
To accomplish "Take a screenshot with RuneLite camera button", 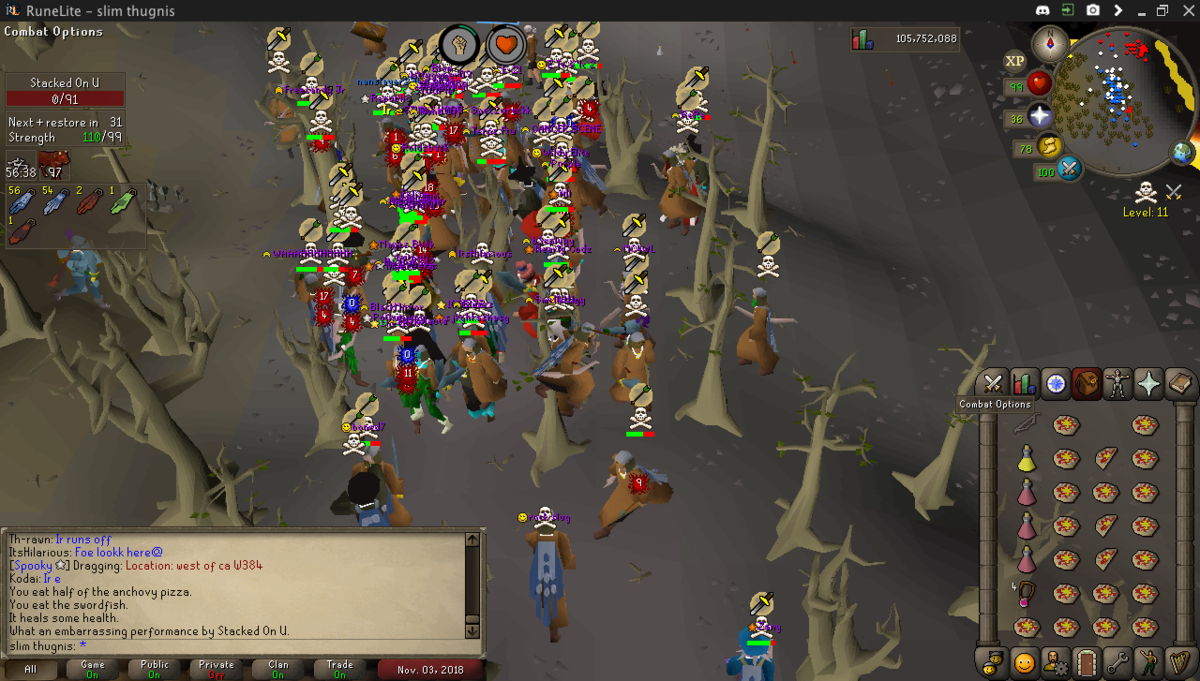I will click(1093, 10).
